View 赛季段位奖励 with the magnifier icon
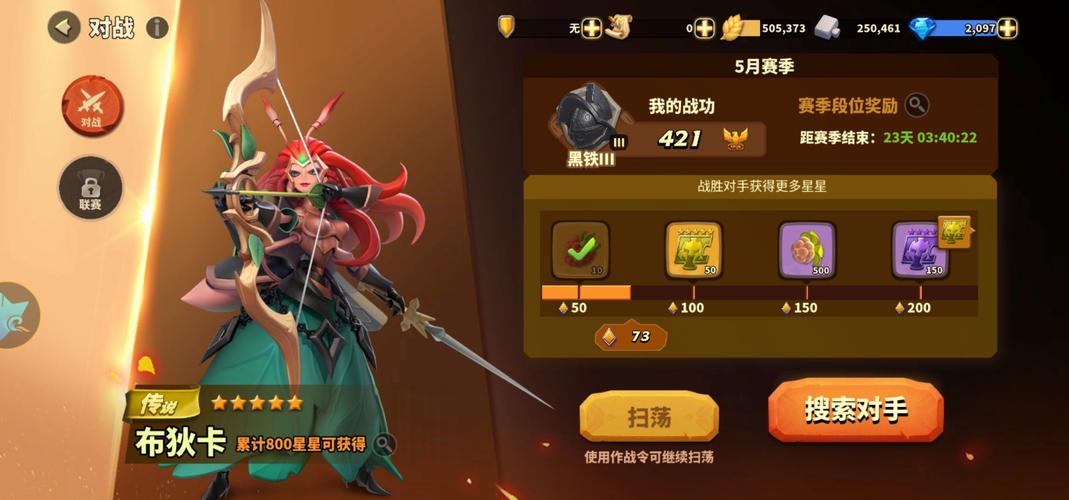 coord(916,105)
